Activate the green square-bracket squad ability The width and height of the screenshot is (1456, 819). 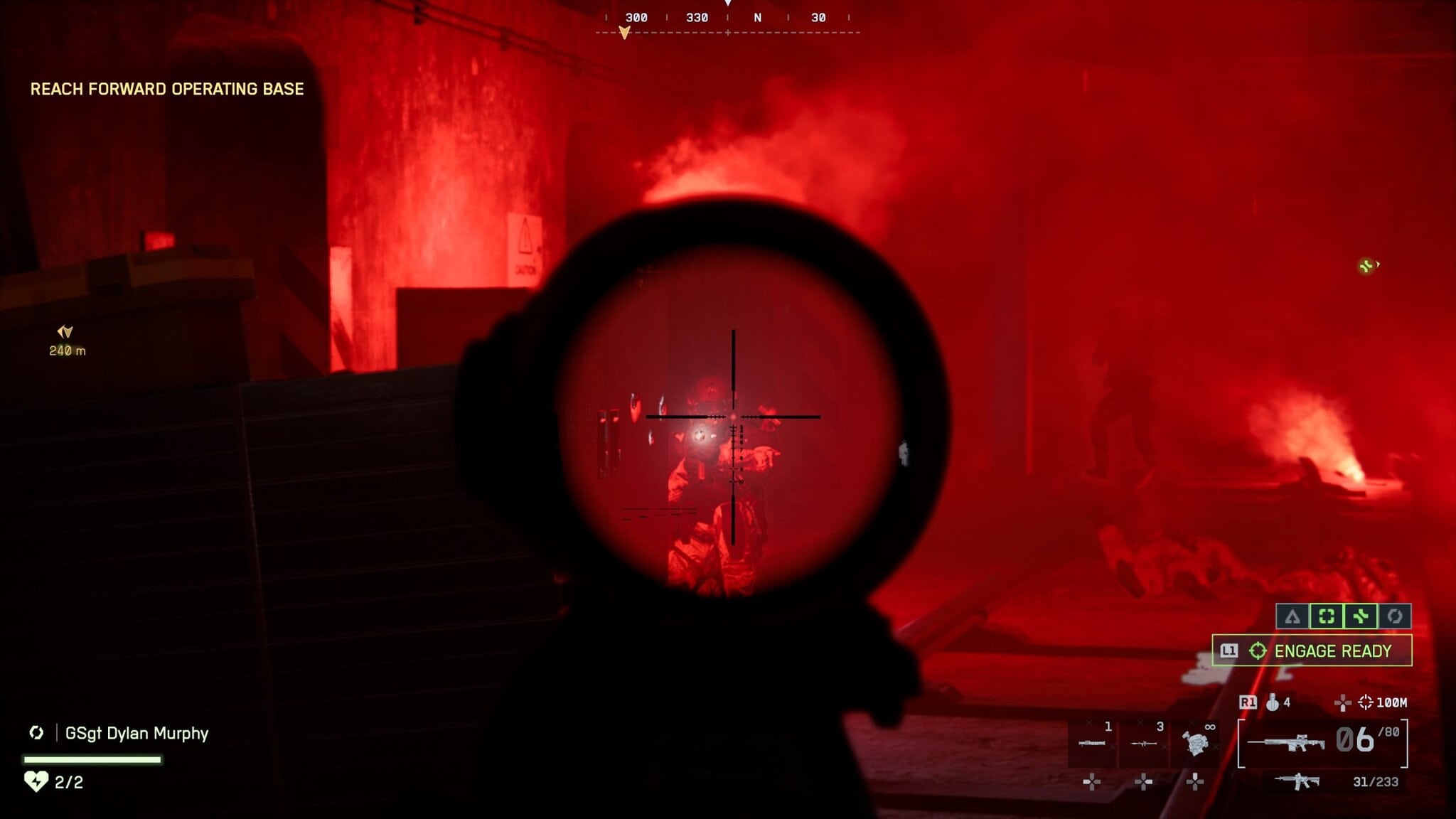tap(1326, 616)
